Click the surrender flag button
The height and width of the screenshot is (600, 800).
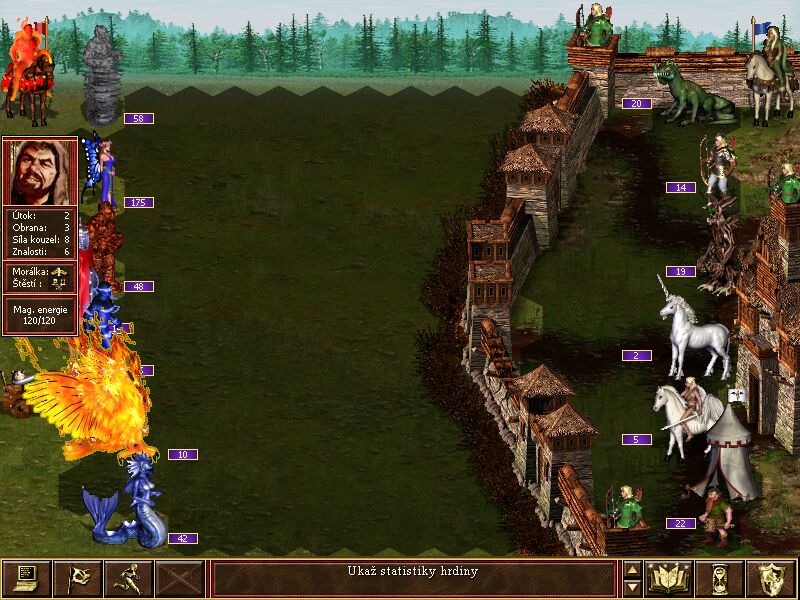pyautogui.click(x=78, y=578)
